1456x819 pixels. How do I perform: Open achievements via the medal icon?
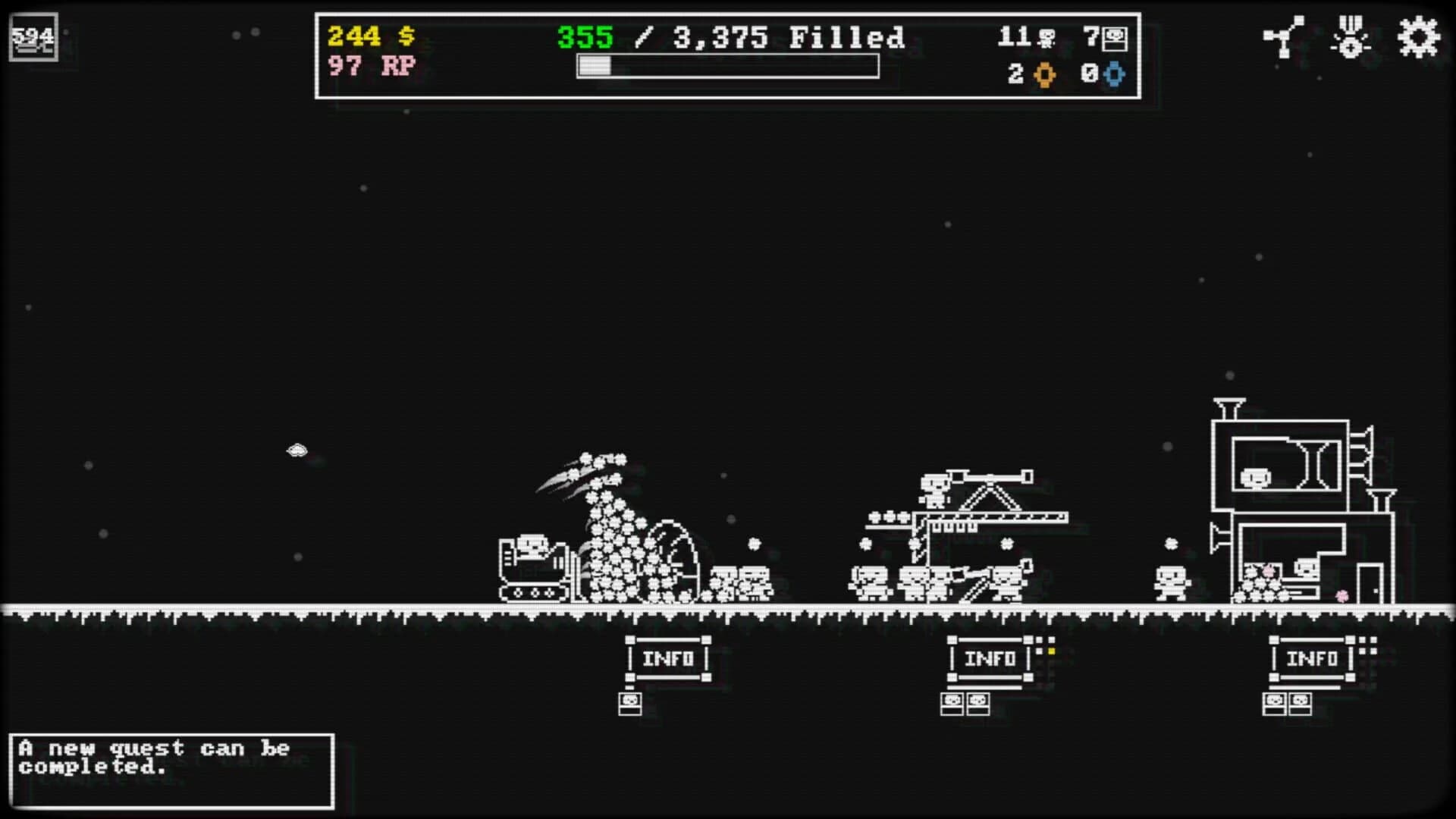point(1350,36)
